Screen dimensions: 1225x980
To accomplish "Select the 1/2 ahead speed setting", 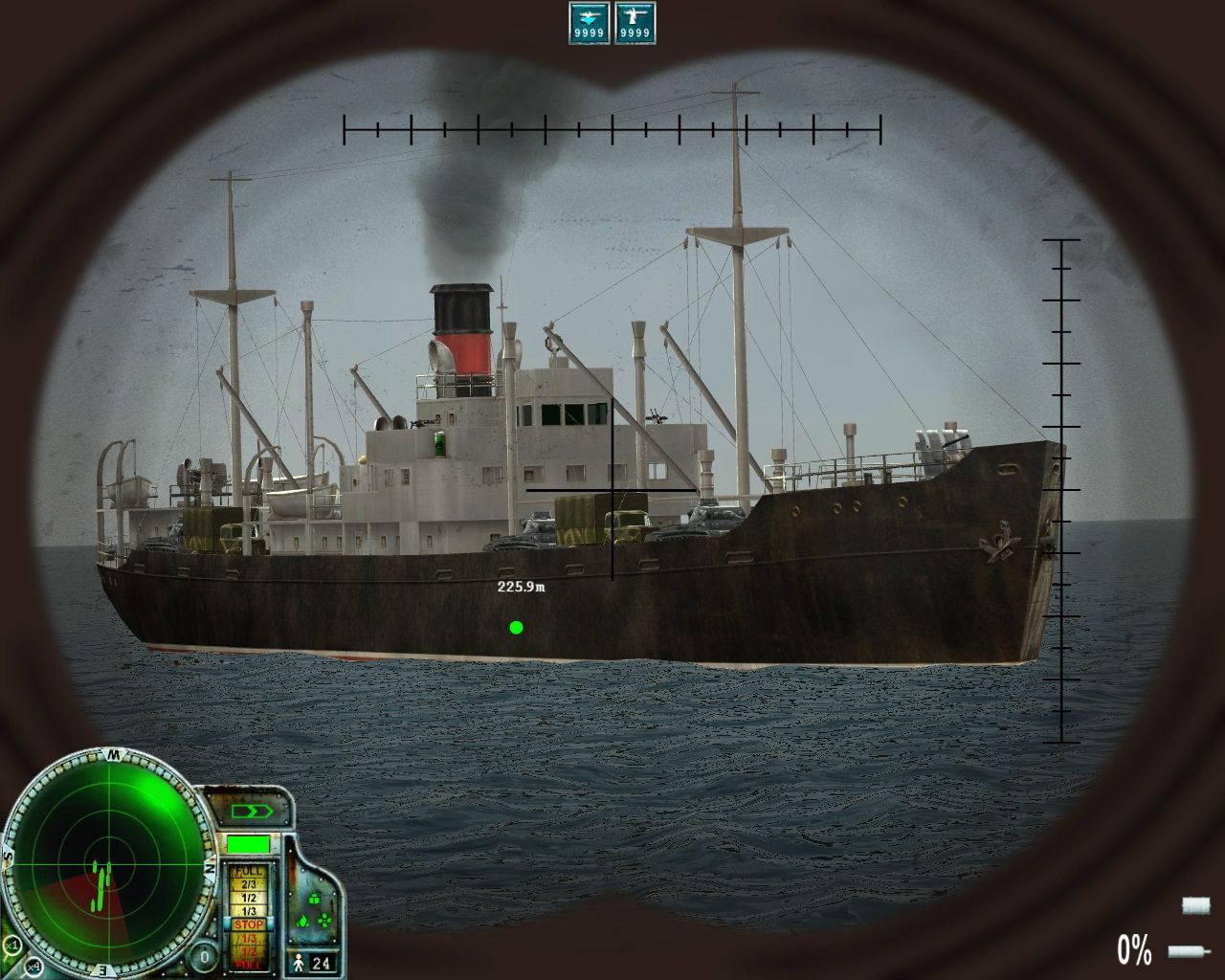I will (x=249, y=897).
